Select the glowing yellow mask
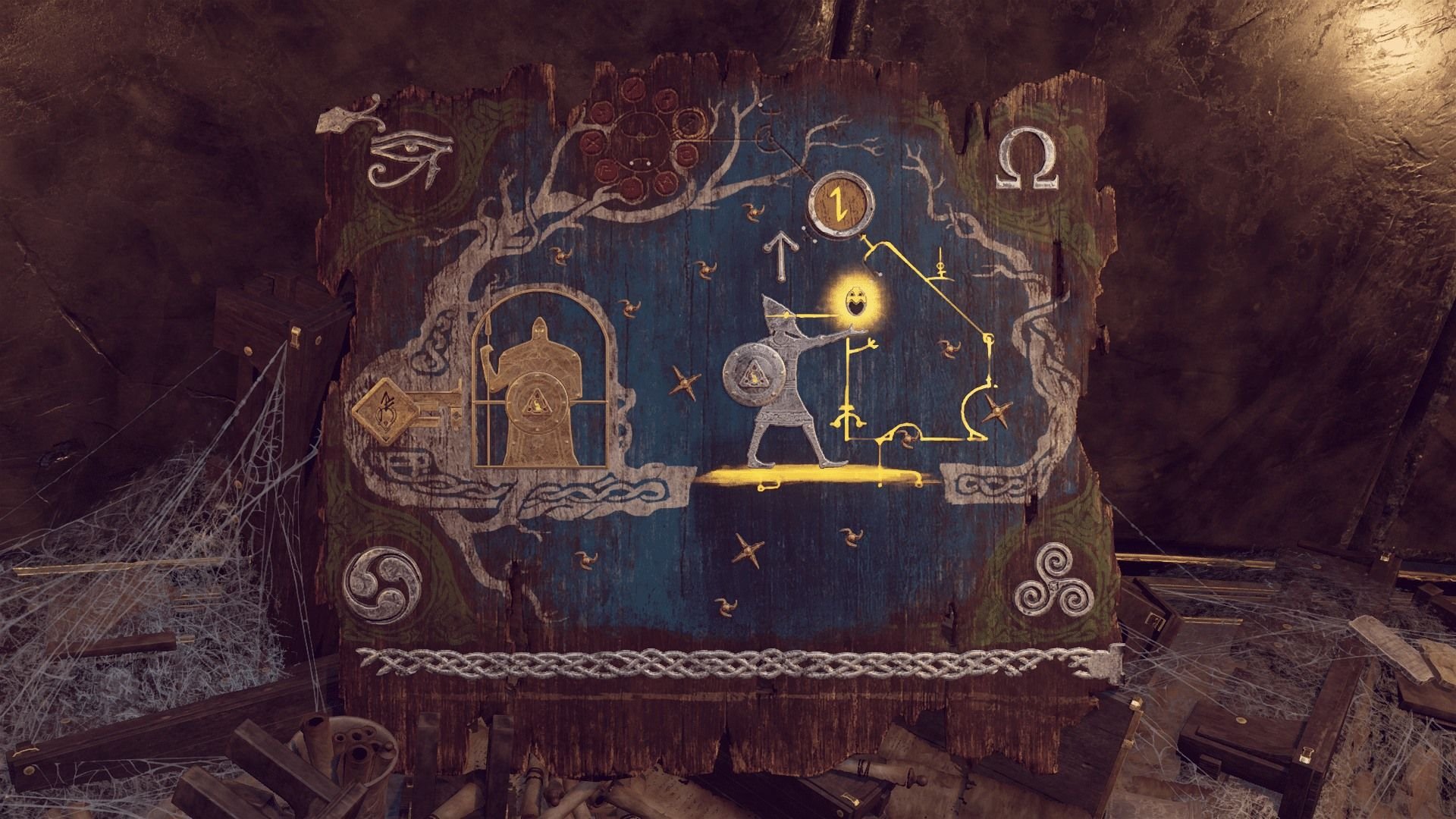Viewport: 1456px width, 819px height. pos(858,301)
